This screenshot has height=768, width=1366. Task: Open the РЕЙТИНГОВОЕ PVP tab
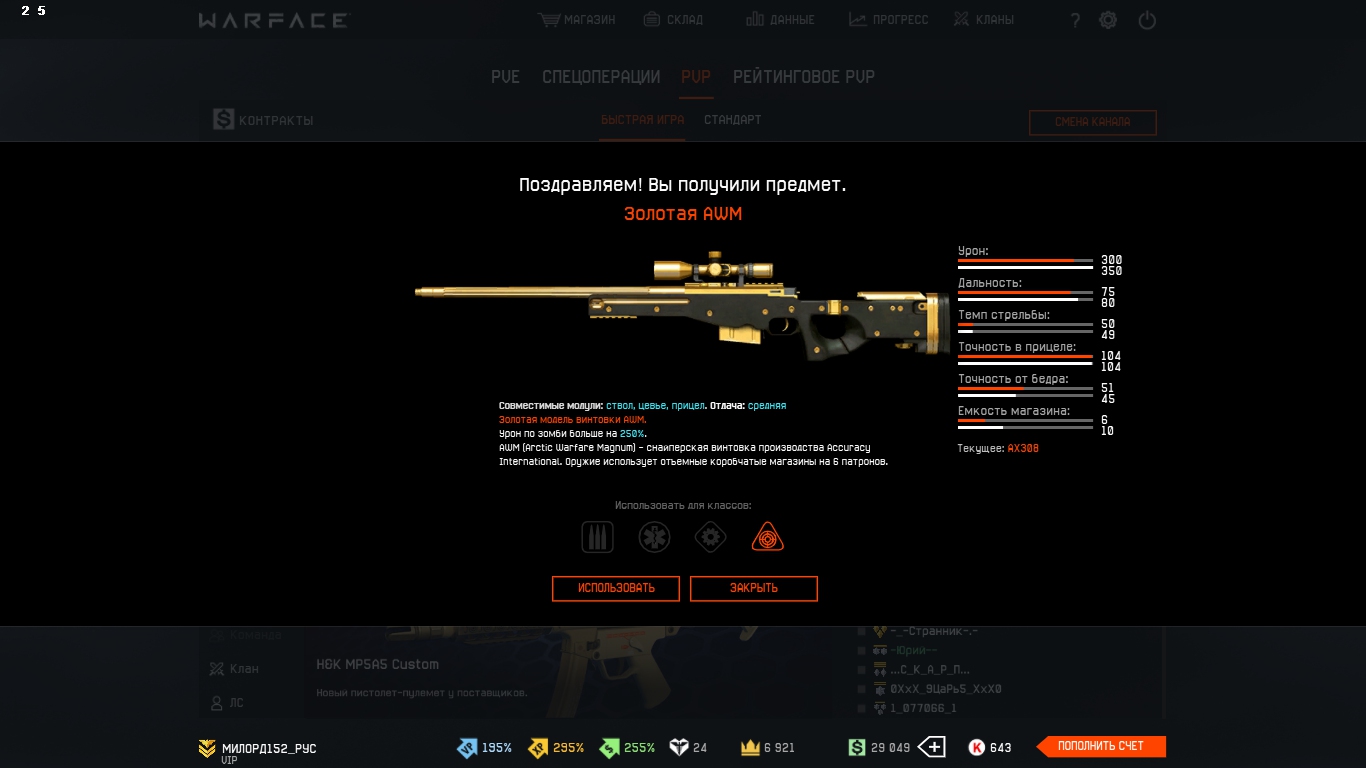point(803,77)
